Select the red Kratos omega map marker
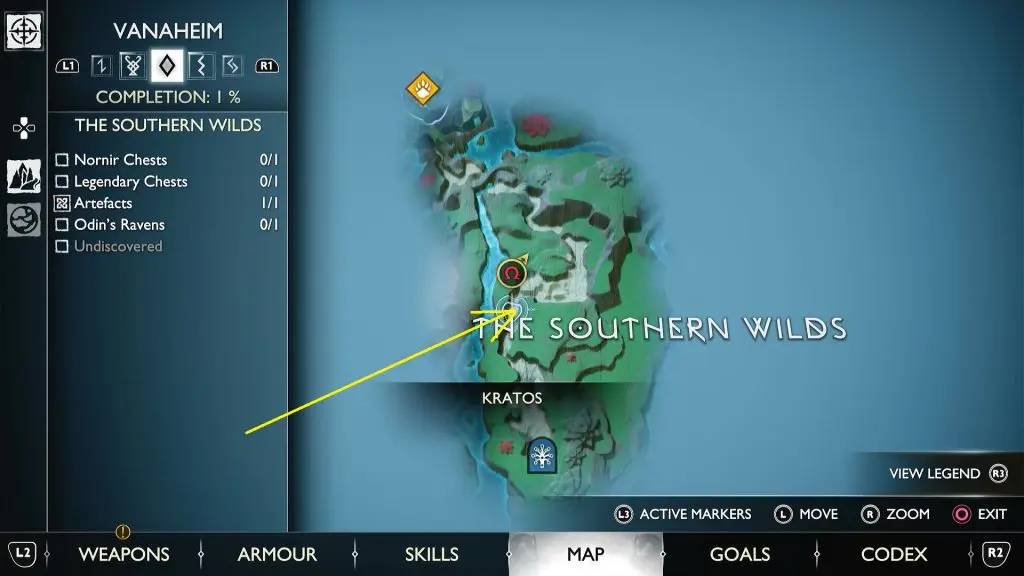 coord(512,273)
